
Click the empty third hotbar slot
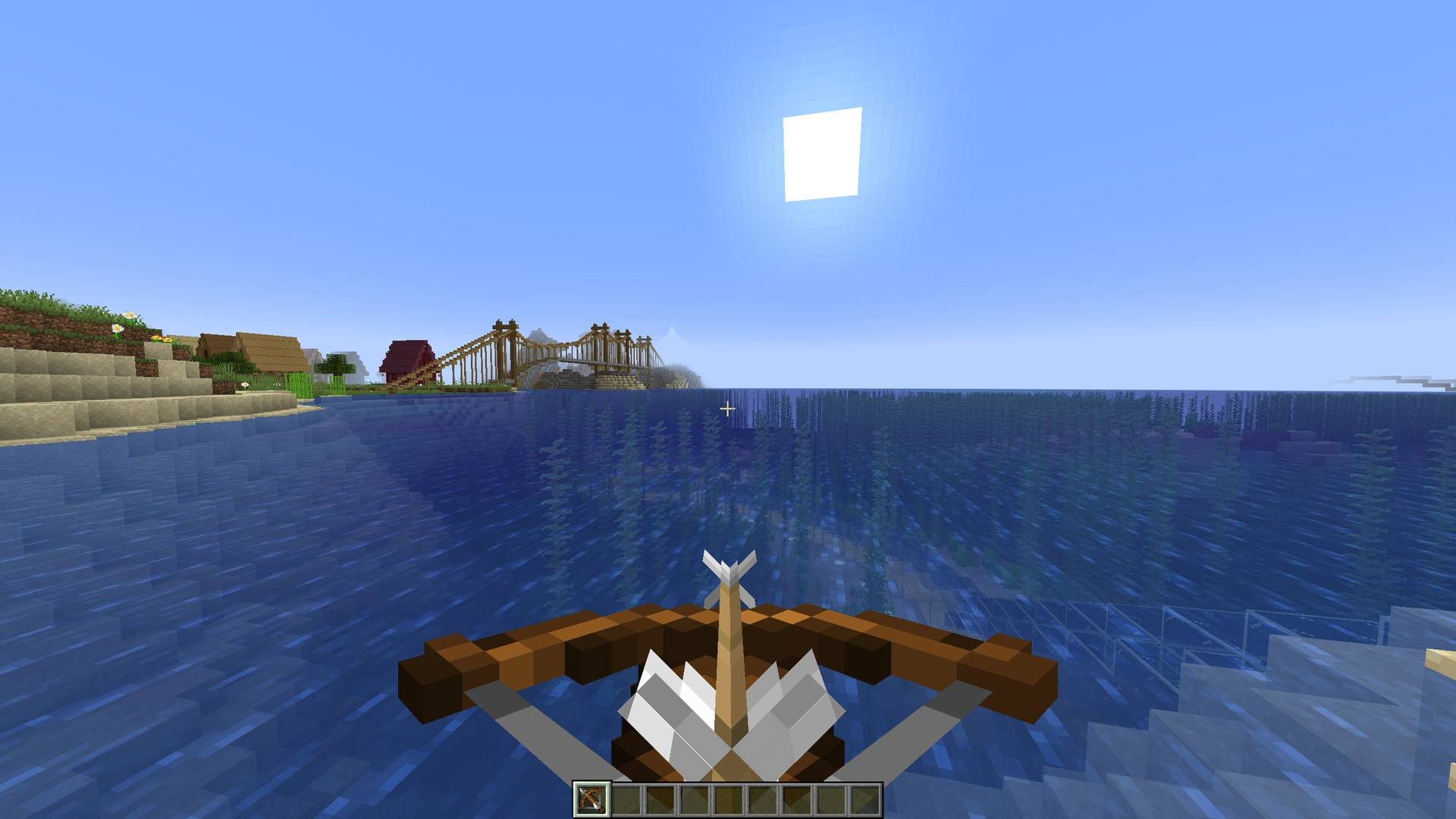coord(661,799)
